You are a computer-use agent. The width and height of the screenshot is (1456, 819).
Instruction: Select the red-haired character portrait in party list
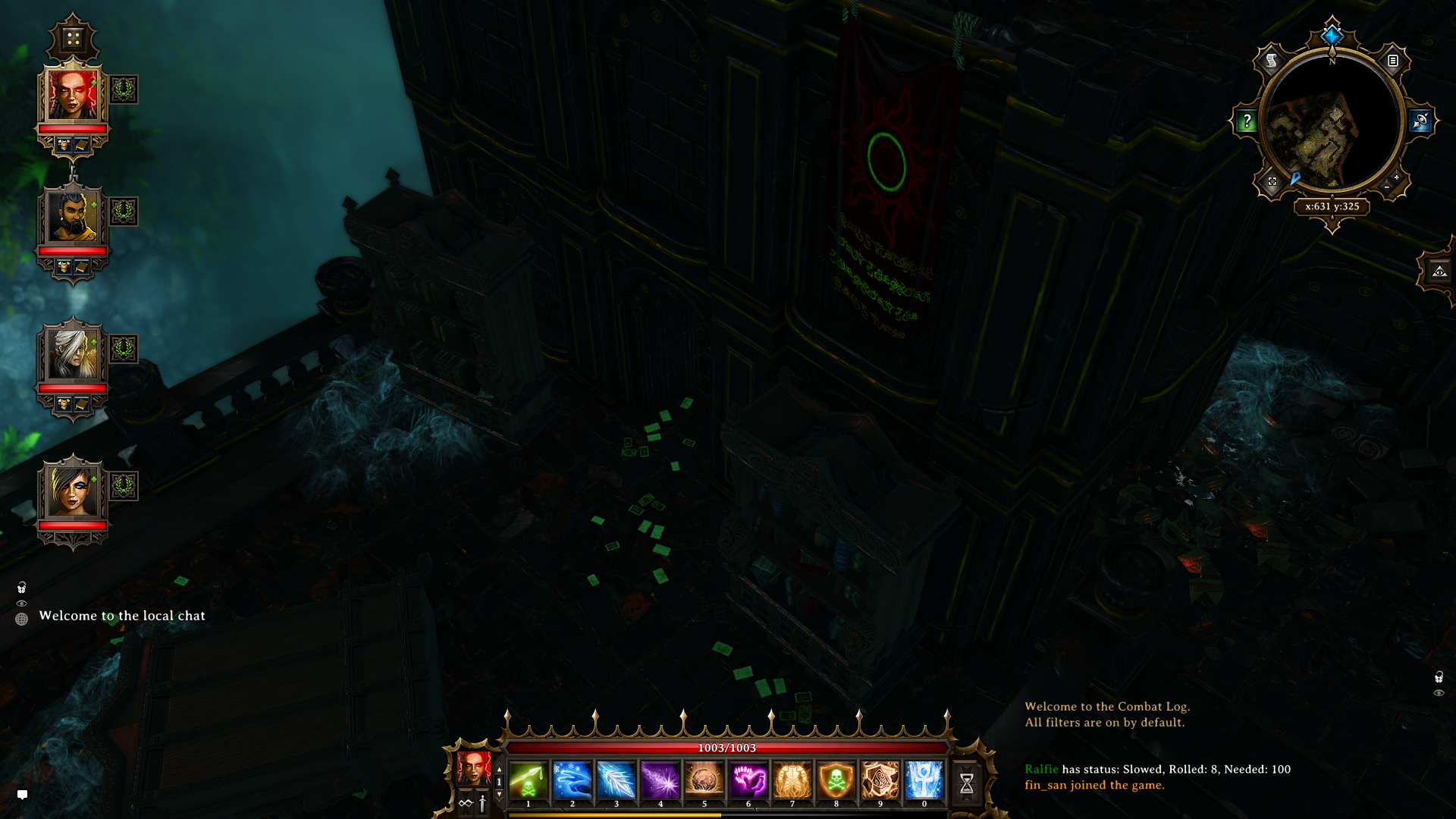(73, 95)
